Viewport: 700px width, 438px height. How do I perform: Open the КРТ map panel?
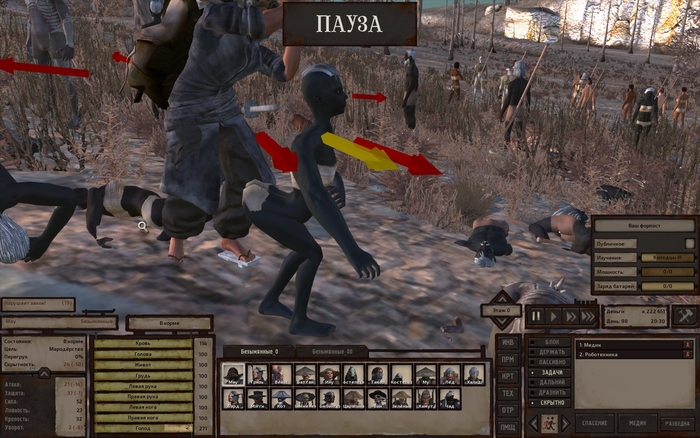pos(508,376)
